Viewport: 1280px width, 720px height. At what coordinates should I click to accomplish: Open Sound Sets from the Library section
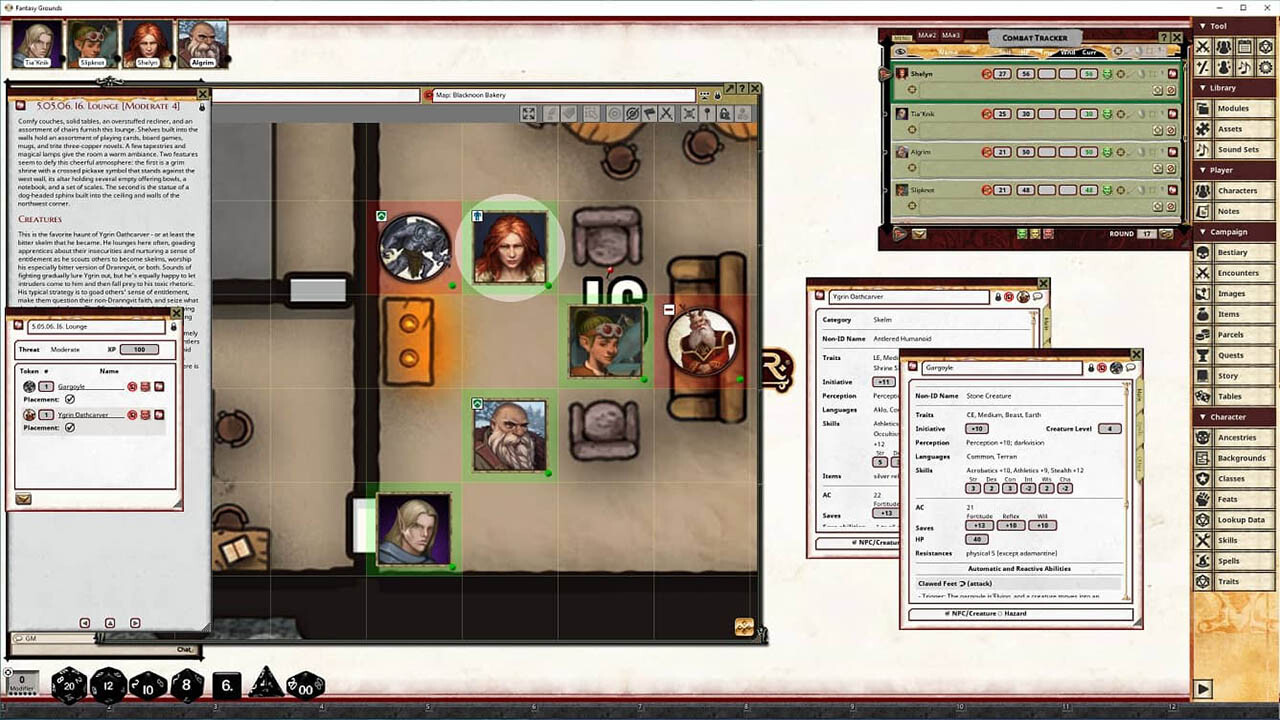click(x=1240, y=149)
